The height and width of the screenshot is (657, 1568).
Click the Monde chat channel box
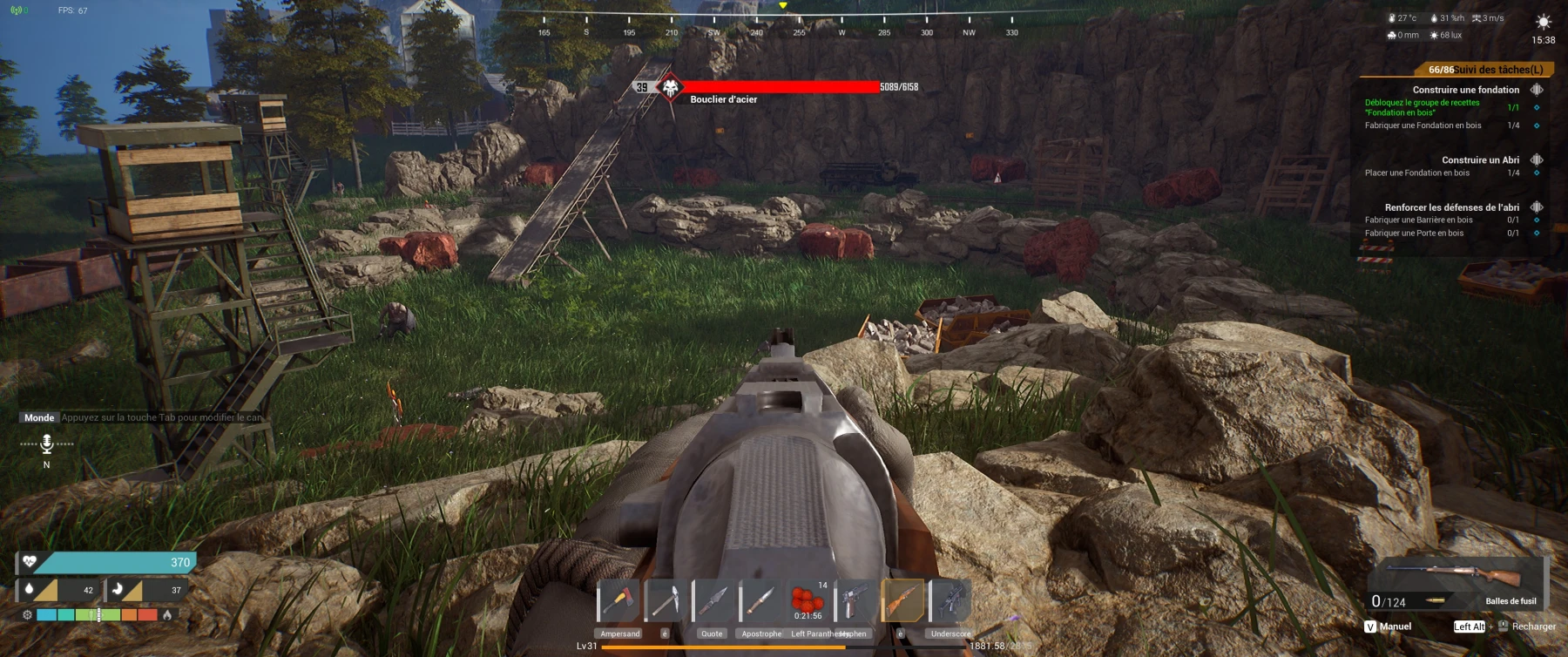pyautogui.click(x=39, y=417)
